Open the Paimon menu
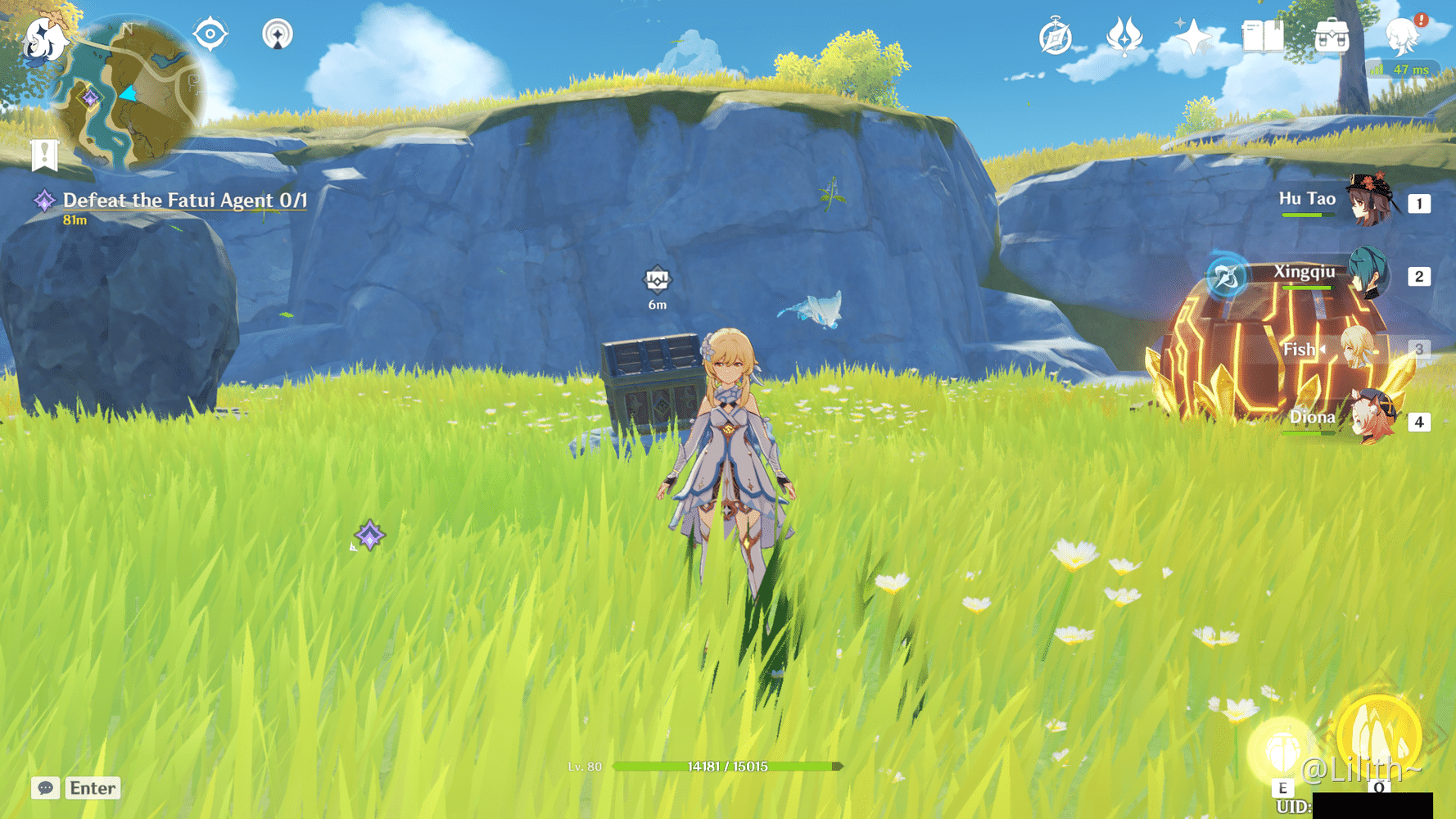The height and width of the screenshot is (819, 1456). 1404,34
